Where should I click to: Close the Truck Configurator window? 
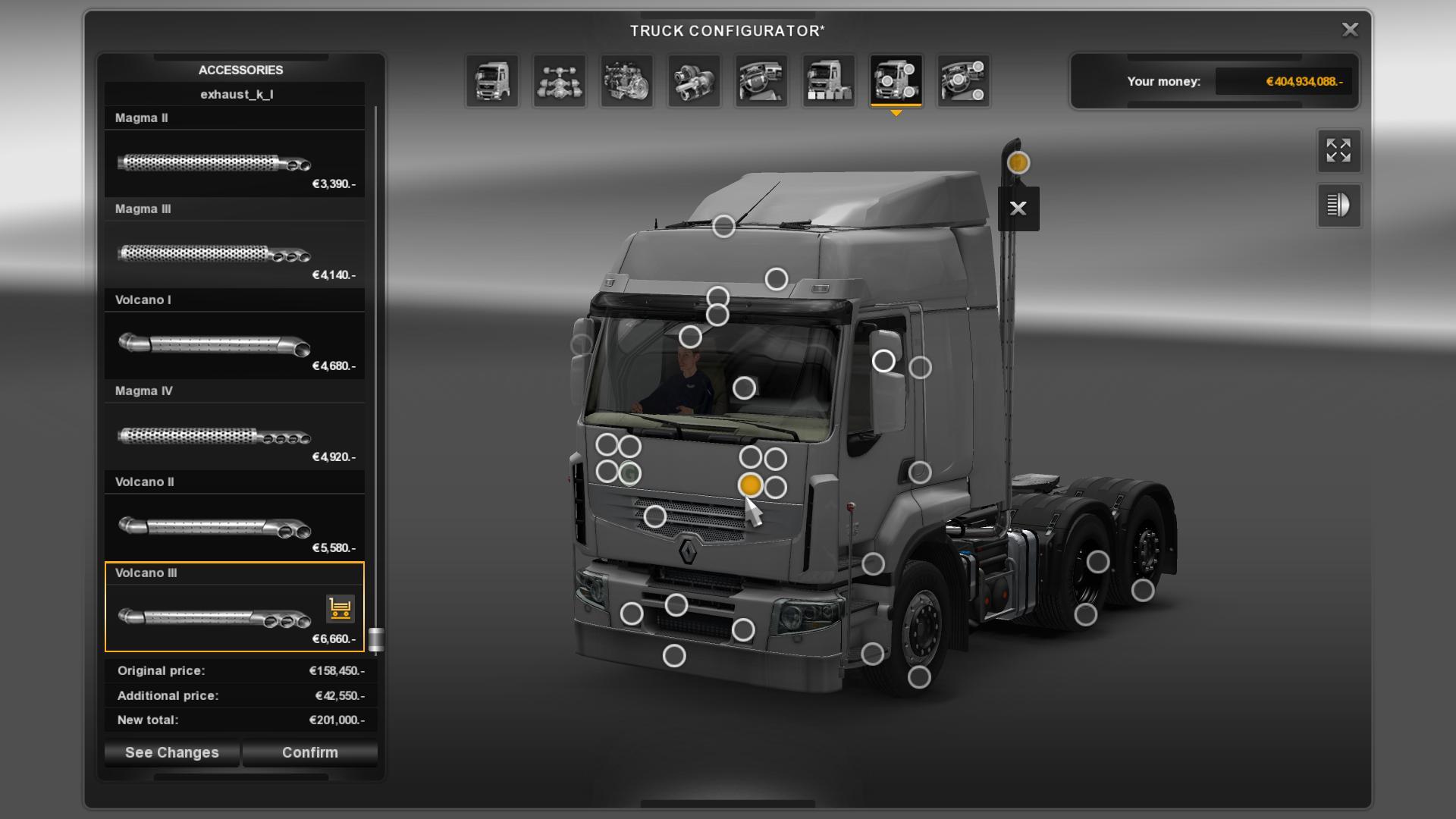(x=1350, y=30)
